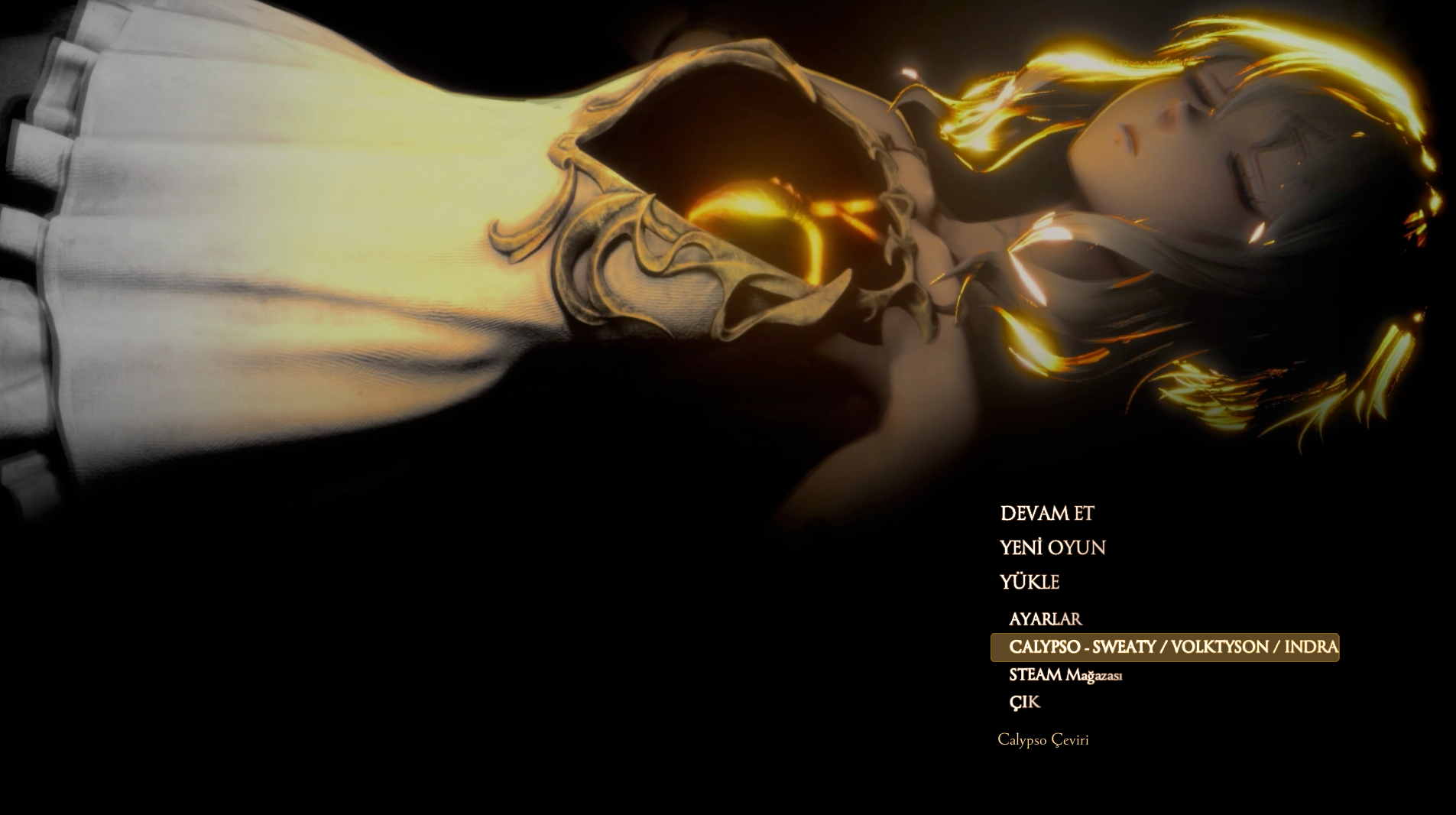Click the CALYPSO - SWEATY / VOLKTYSON / INDRA row

[1164, 647]
